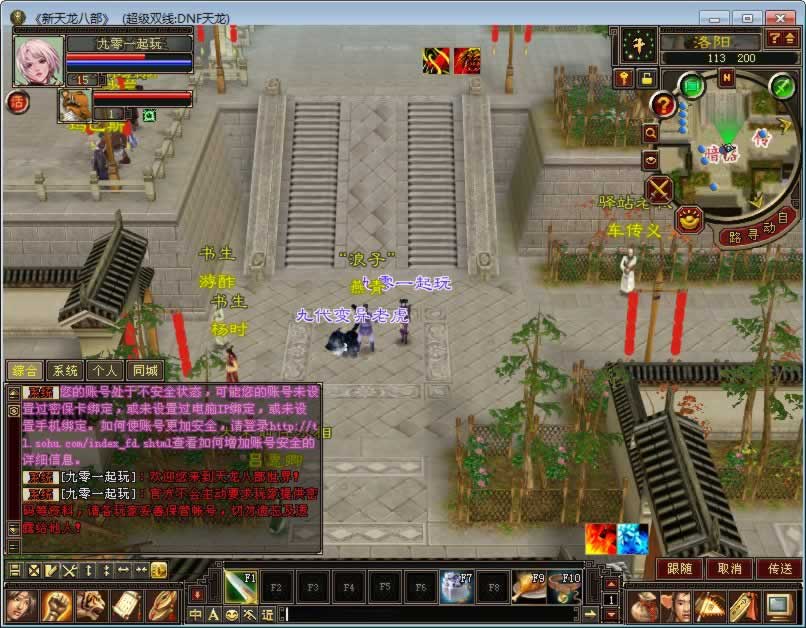Focus the chat input field
Screen dimensions: 806x628
click(430, 614)
